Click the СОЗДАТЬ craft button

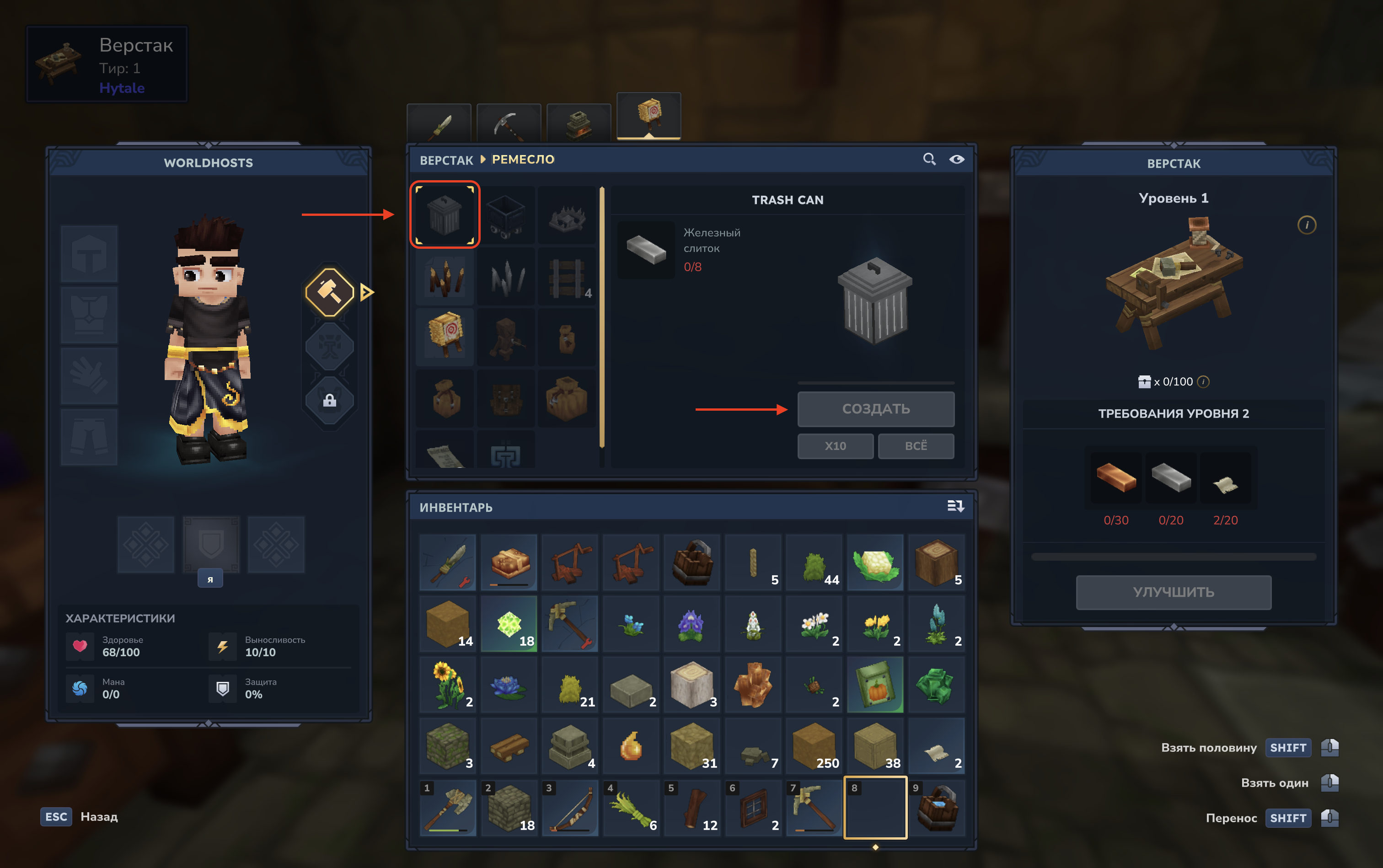tap(875, 409)
